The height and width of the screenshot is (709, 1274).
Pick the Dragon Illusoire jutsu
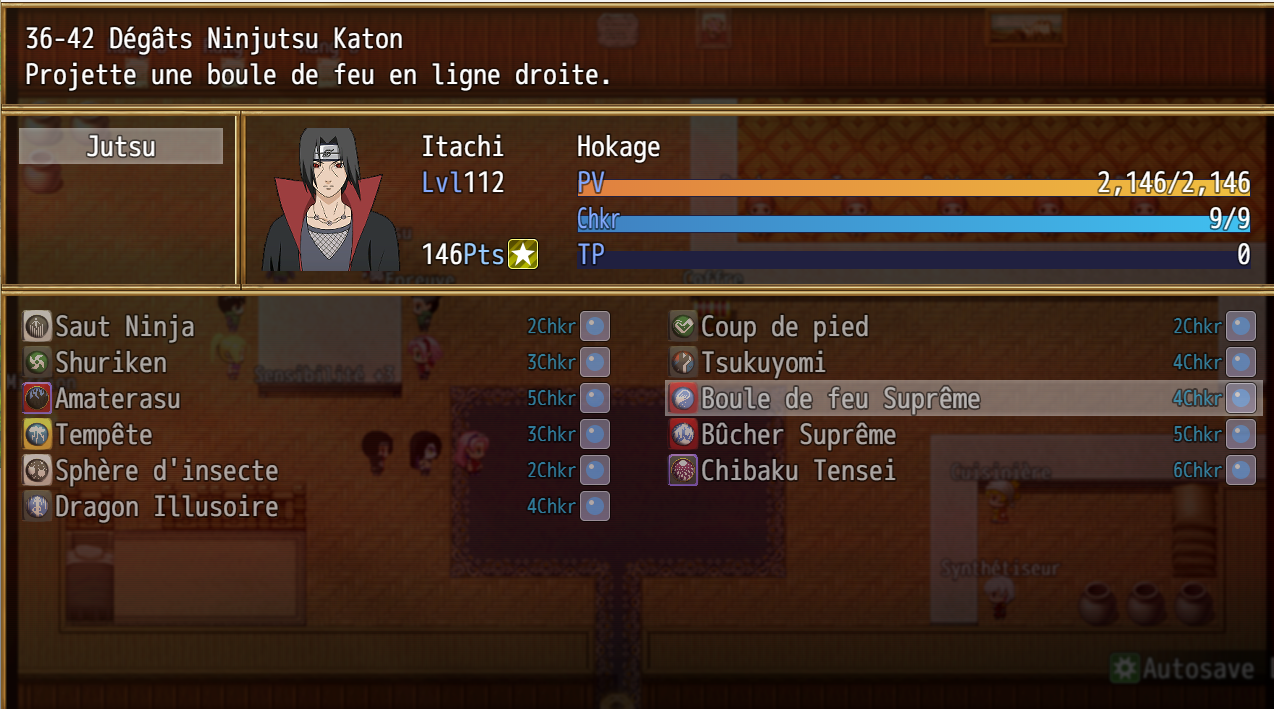click(166, 507)
